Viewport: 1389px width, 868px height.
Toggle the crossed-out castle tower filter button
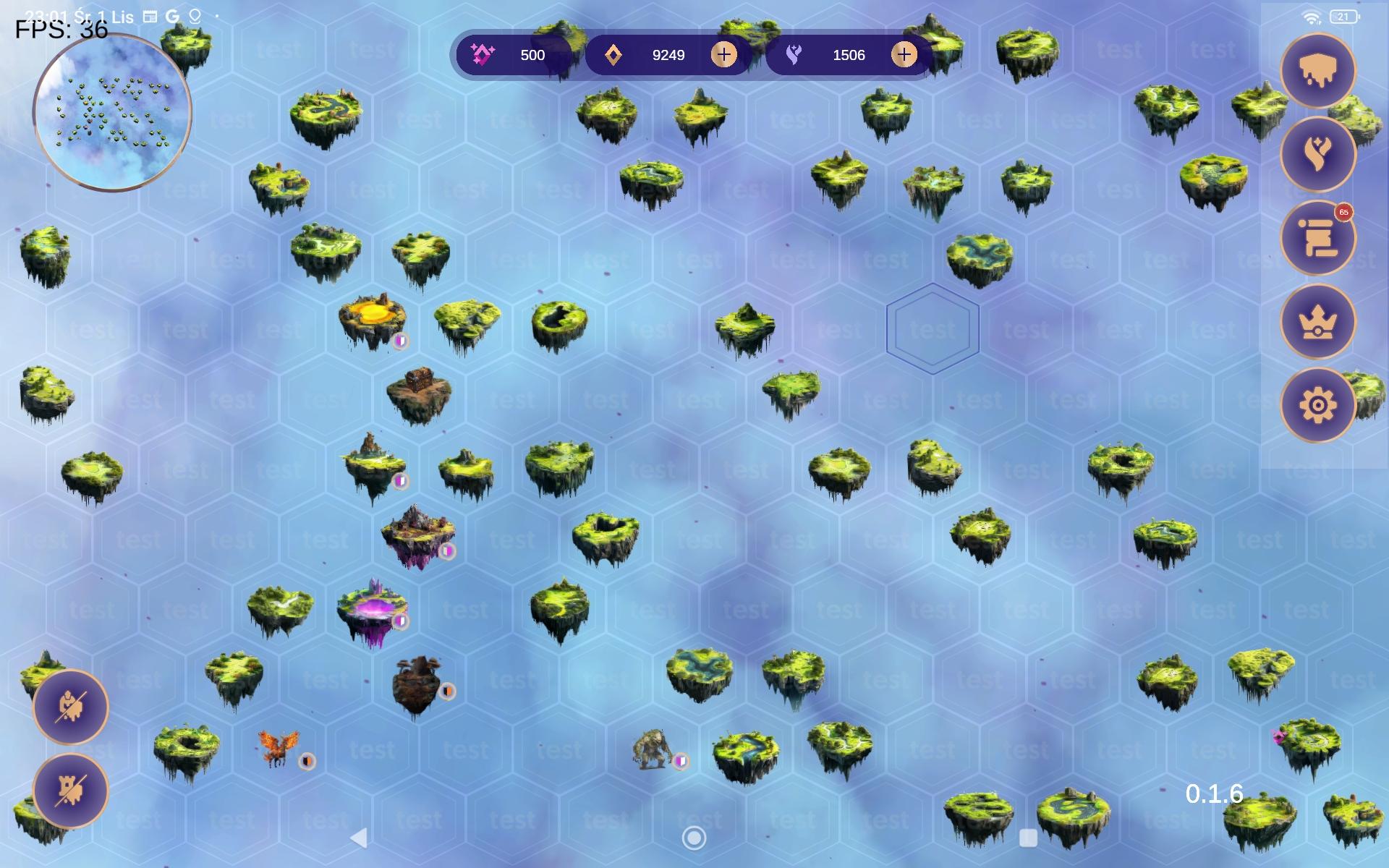(x=71, y=790)
